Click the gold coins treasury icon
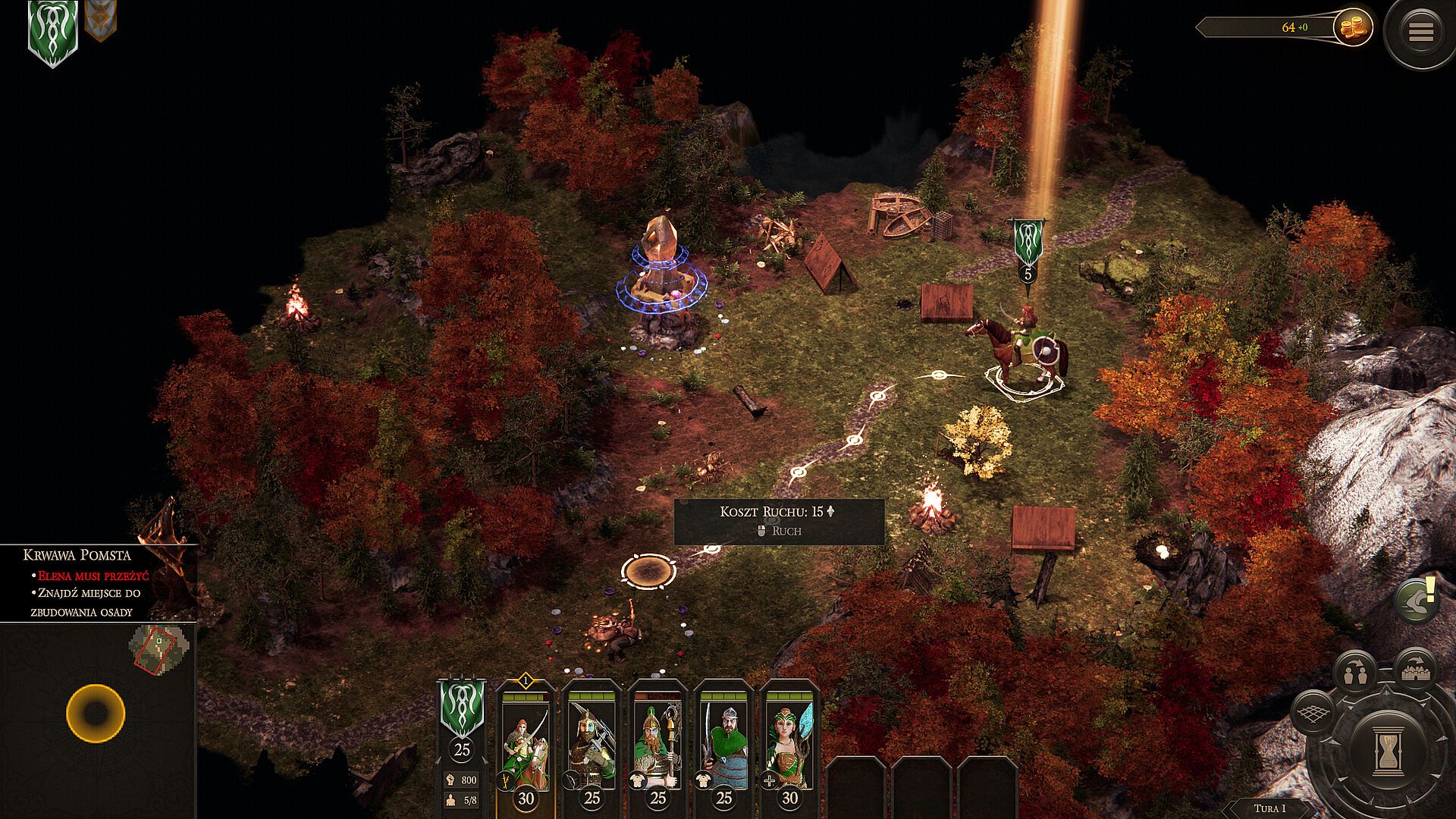The height and width of the screenshot is (819, 1456). [1354, 27]
